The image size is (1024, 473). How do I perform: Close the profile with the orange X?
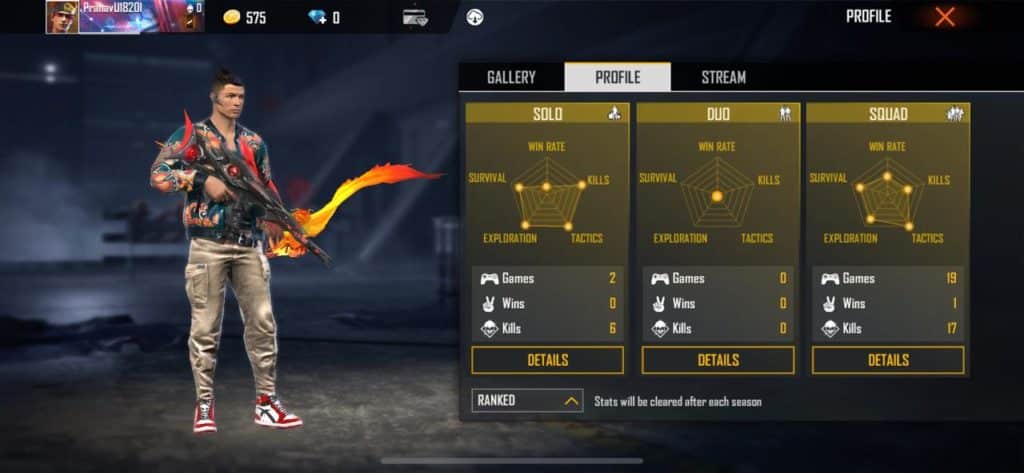pyautogui.click(x=944, y=16)
